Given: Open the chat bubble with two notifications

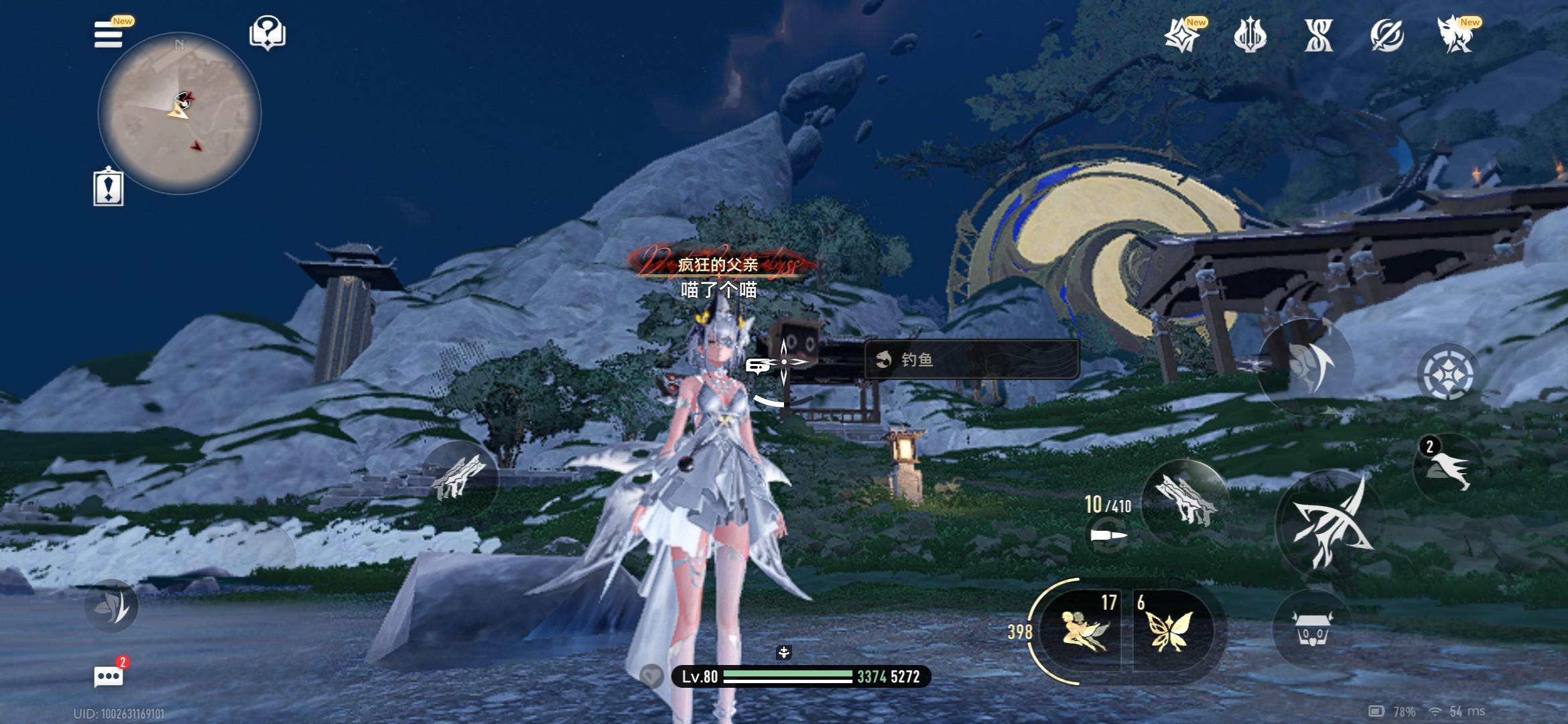Looking at the screenshot, I should coord(109,676).
